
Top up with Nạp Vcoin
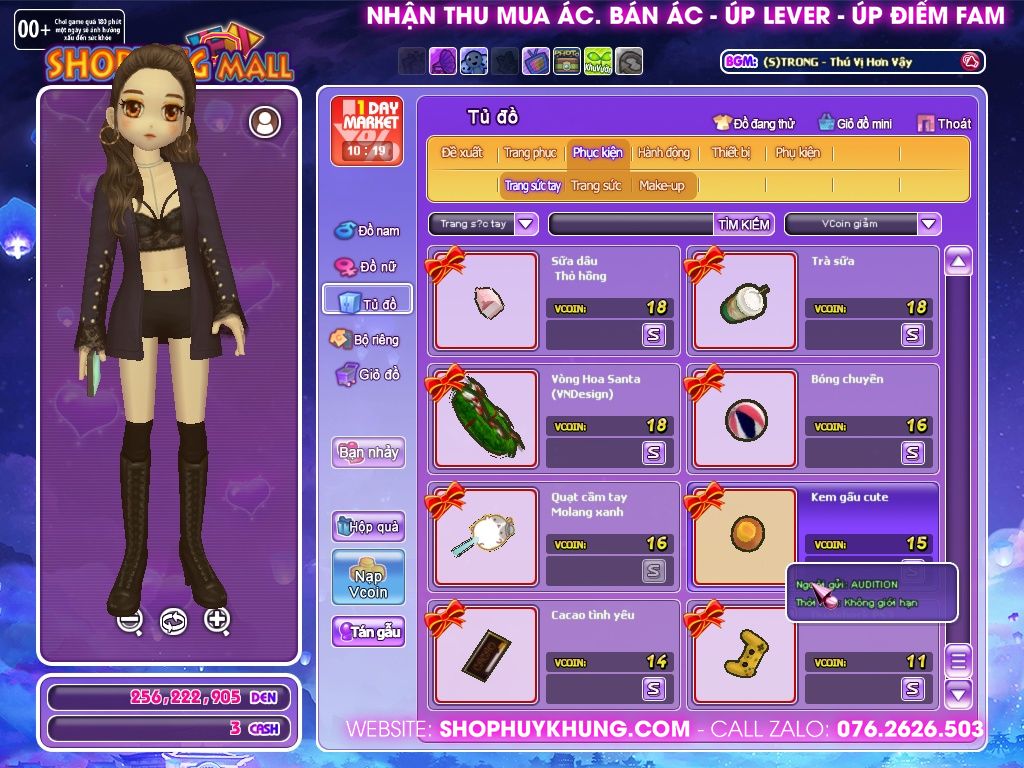[x=368, y=577]
